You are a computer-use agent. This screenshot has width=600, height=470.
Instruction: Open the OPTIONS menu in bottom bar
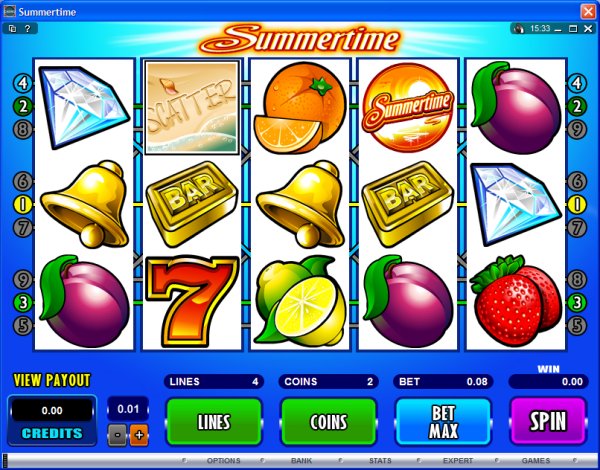[223, 461]
